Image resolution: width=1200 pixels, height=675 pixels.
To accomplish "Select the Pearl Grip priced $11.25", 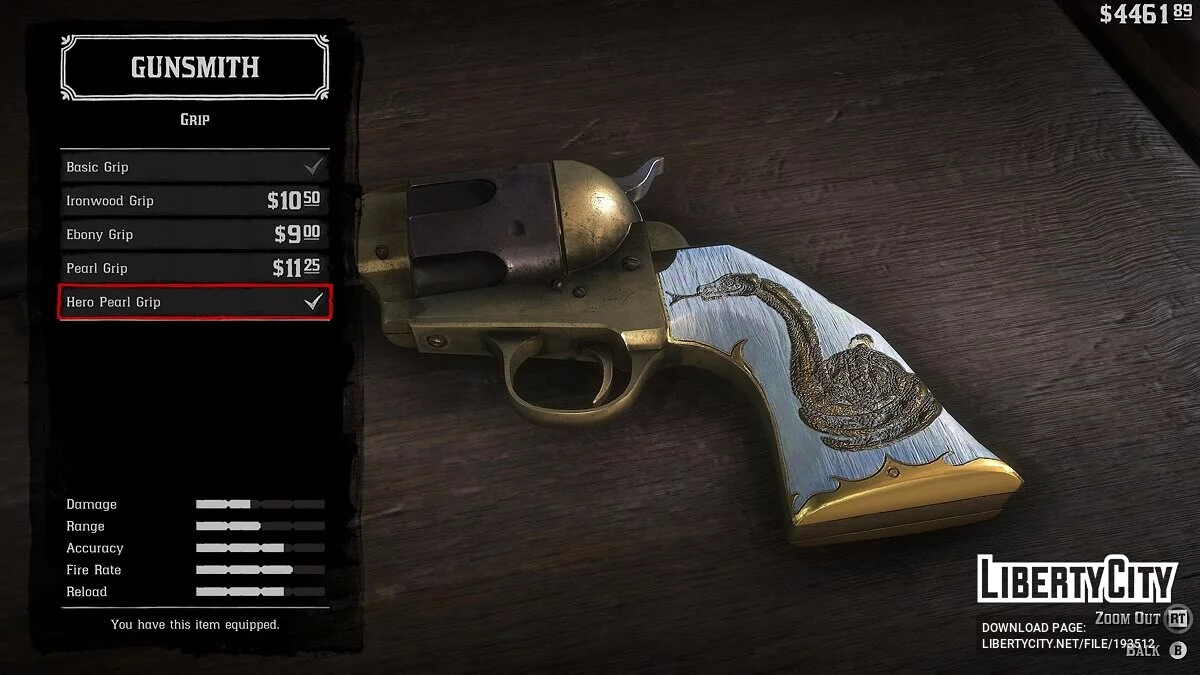I will (194, 268).
